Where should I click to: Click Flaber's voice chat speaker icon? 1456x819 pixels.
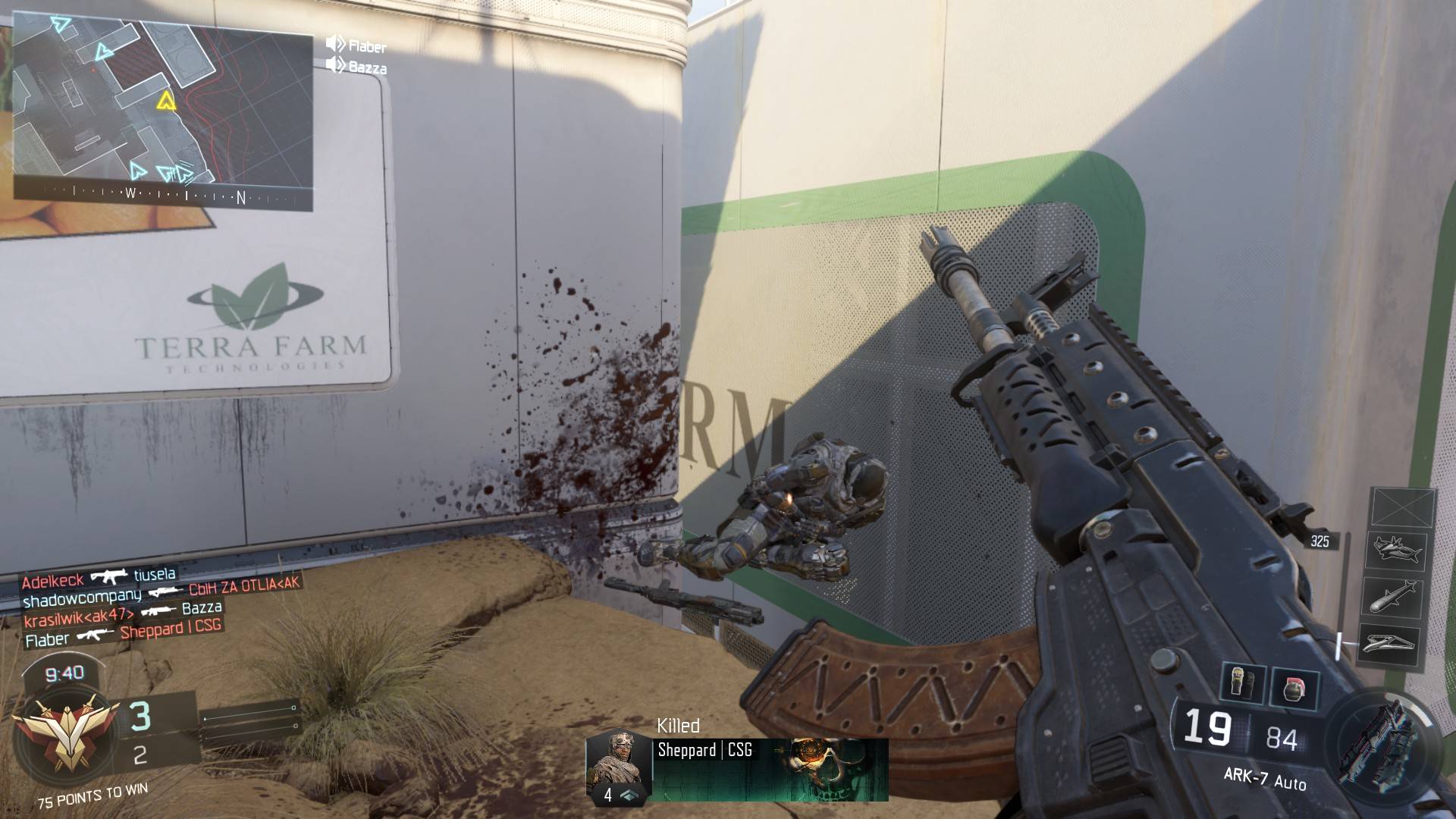(334, 44)
